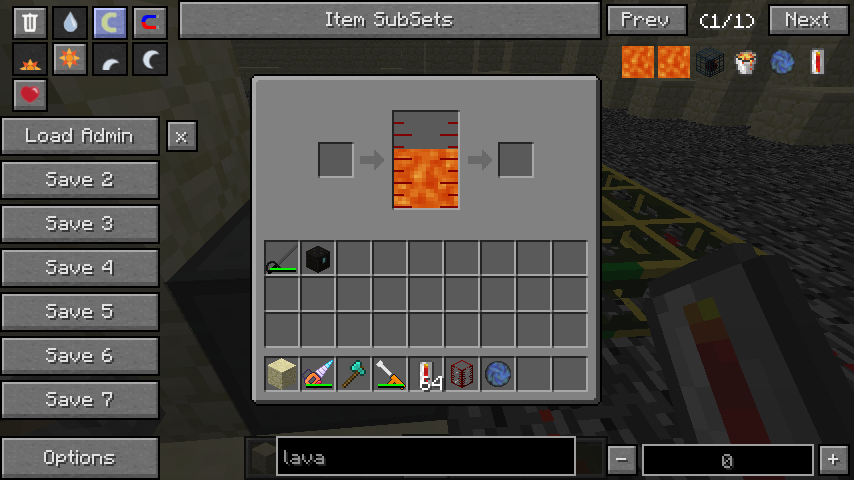Click the Load Admin save button

[80, 136]
